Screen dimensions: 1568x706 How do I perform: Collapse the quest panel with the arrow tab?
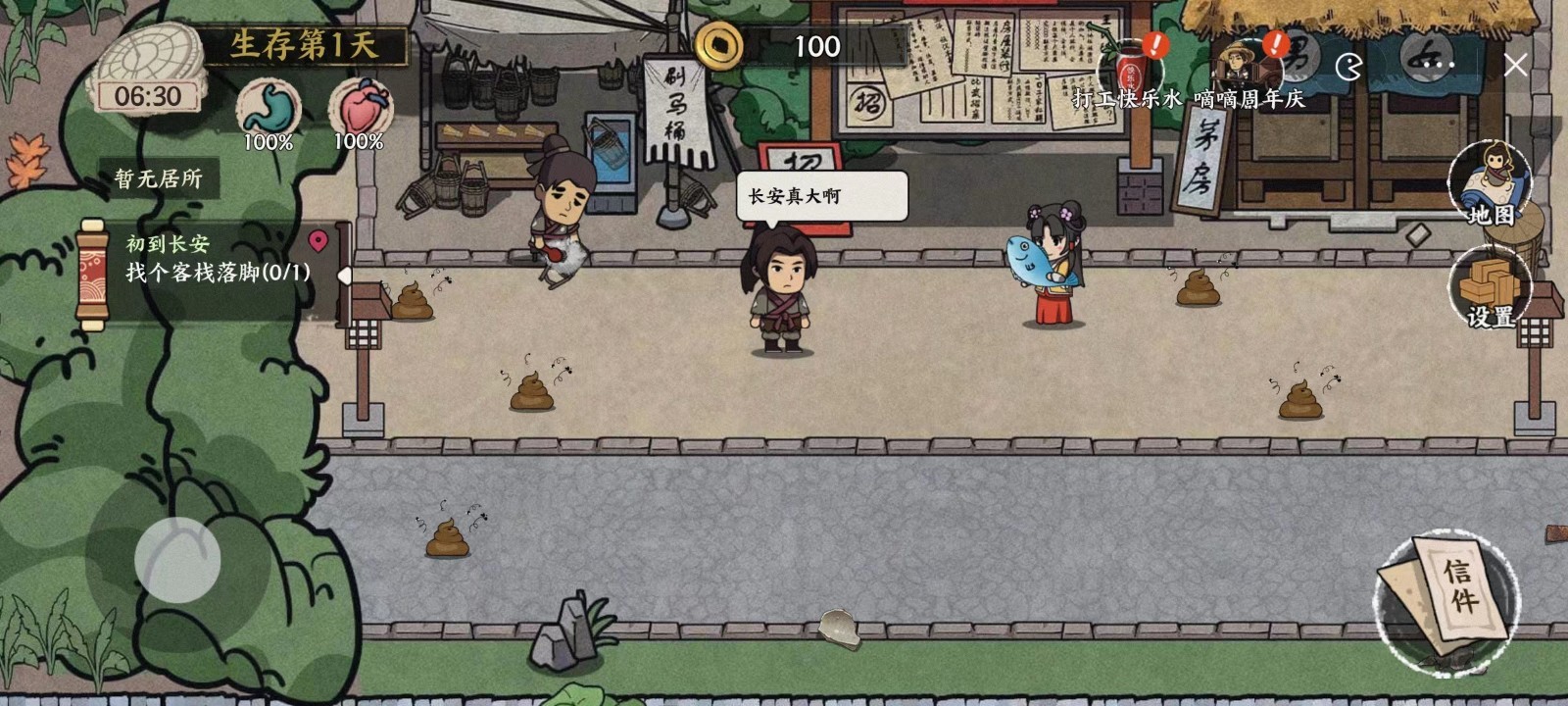coord(344,276)
